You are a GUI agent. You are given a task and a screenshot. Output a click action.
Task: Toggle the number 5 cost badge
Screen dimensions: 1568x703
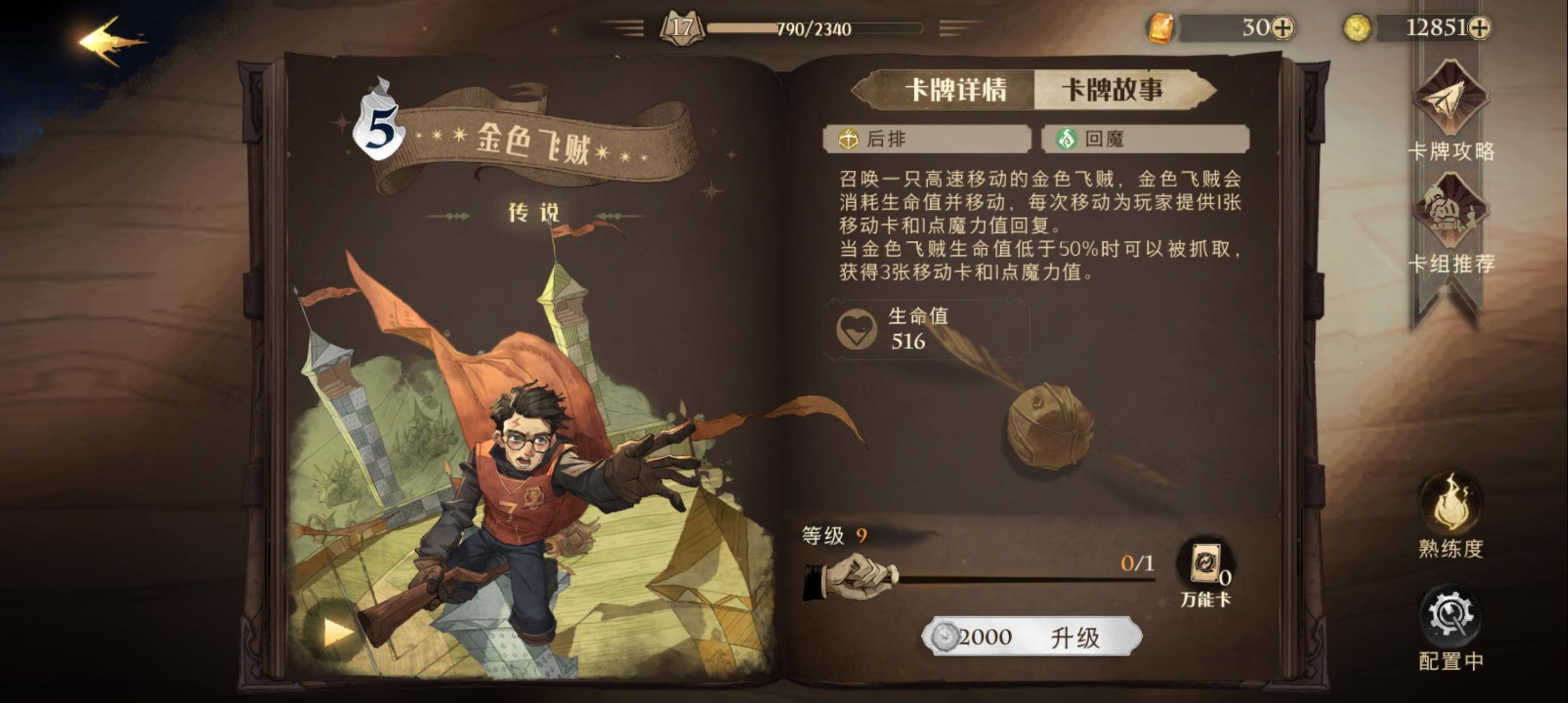point(380,128)
